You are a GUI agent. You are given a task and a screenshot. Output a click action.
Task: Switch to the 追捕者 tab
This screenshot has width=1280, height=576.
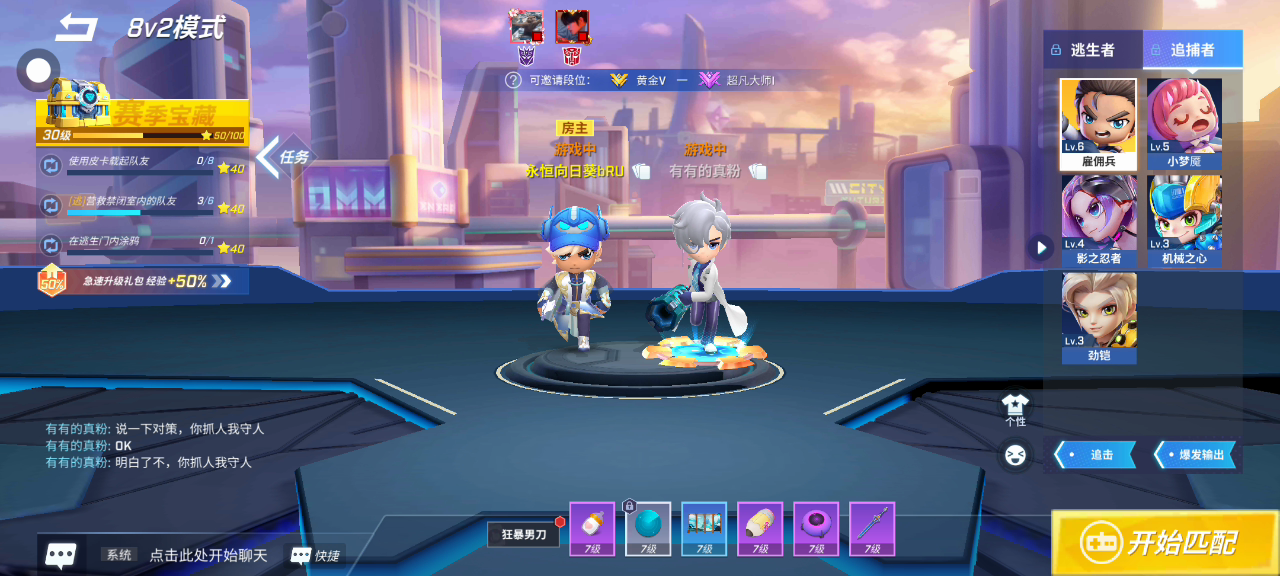coord(1192,49)
